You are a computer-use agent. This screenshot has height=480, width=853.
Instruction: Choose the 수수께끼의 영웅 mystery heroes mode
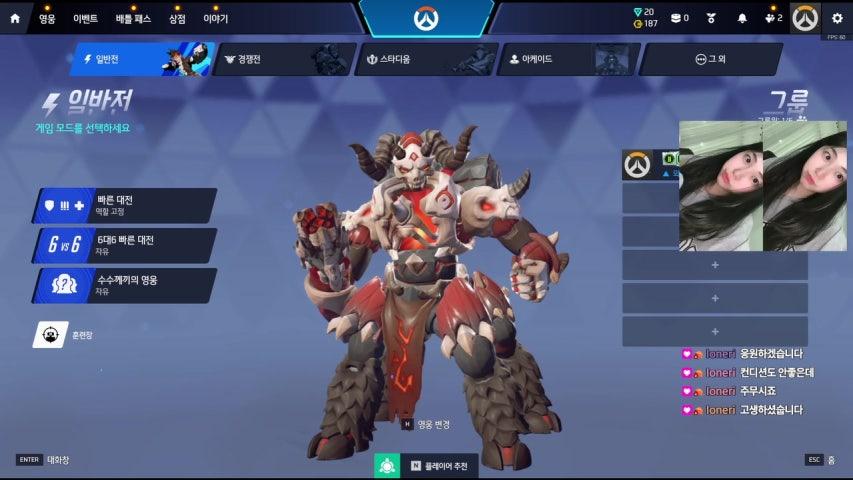(x=125, y=285)
